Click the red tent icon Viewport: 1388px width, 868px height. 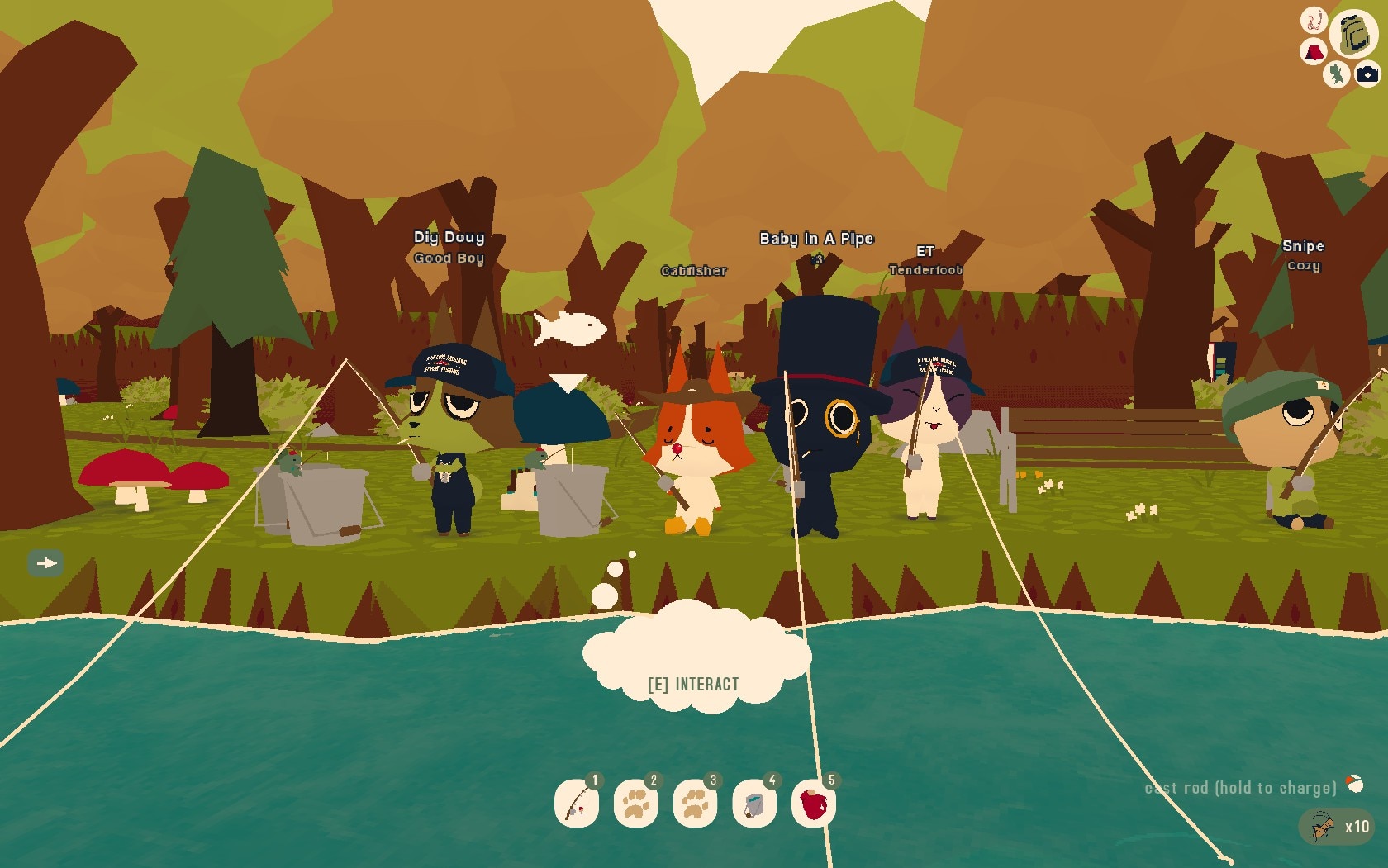coord(1313,53)
